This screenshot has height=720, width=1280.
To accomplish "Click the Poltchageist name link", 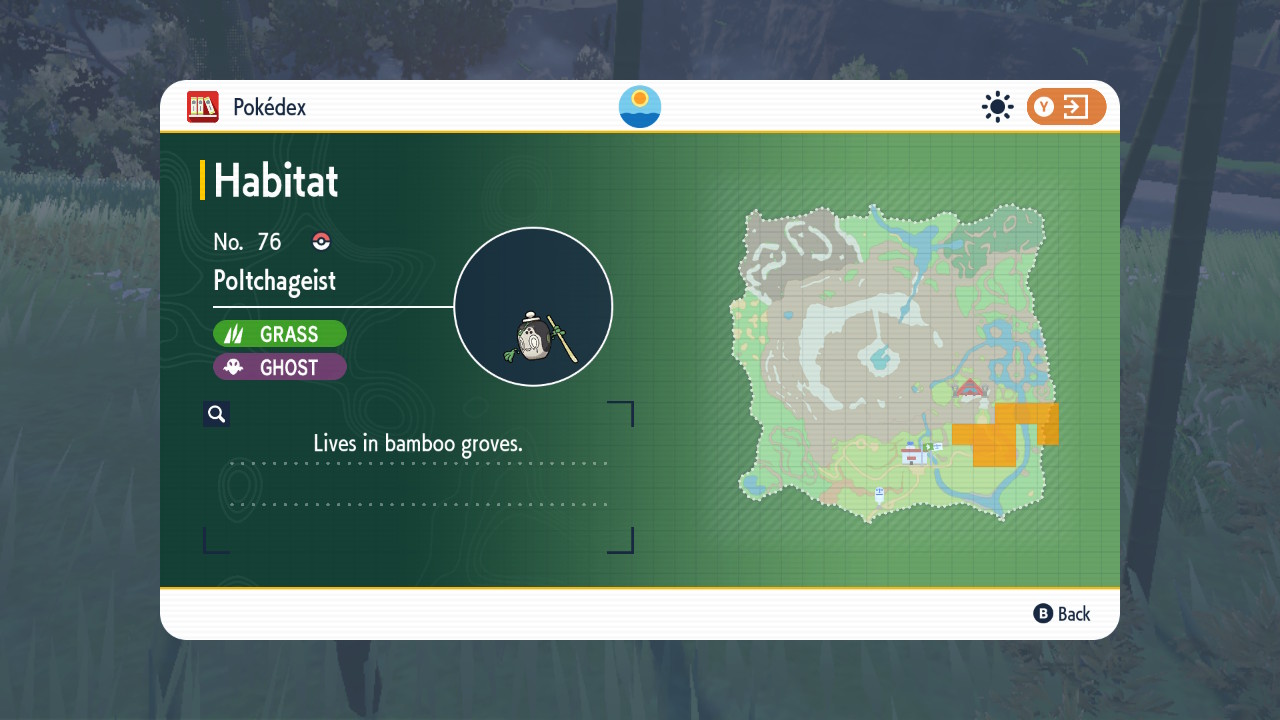I will pos(275,281).
